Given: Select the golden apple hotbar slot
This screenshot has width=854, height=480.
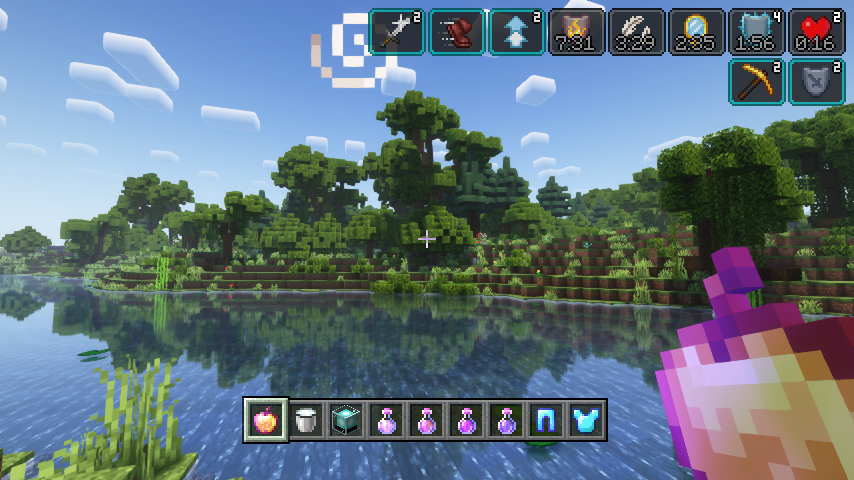Looking at the screenshot, I should (266, 420).
